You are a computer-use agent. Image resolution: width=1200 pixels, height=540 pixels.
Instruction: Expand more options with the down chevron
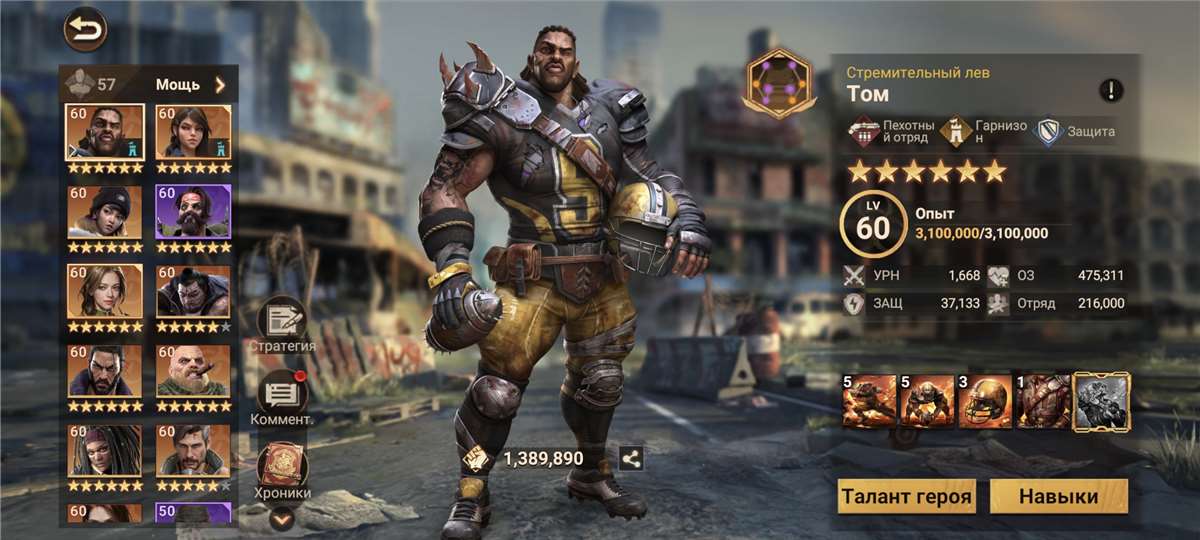(282, 518)
